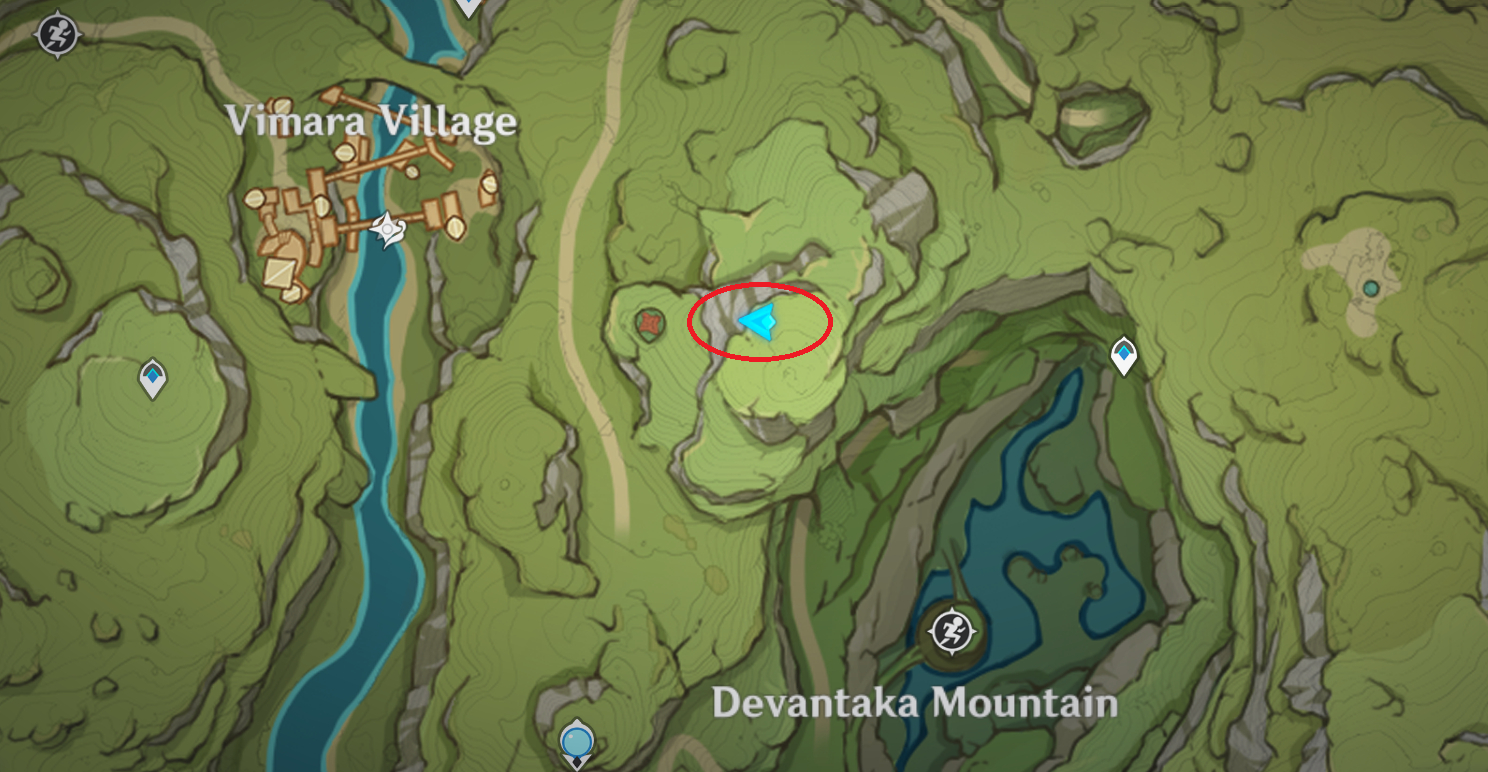
Task: Choose the teleport waypoint beside the mountain lake
Action: pyautogui.click(x=1125, y=355)
